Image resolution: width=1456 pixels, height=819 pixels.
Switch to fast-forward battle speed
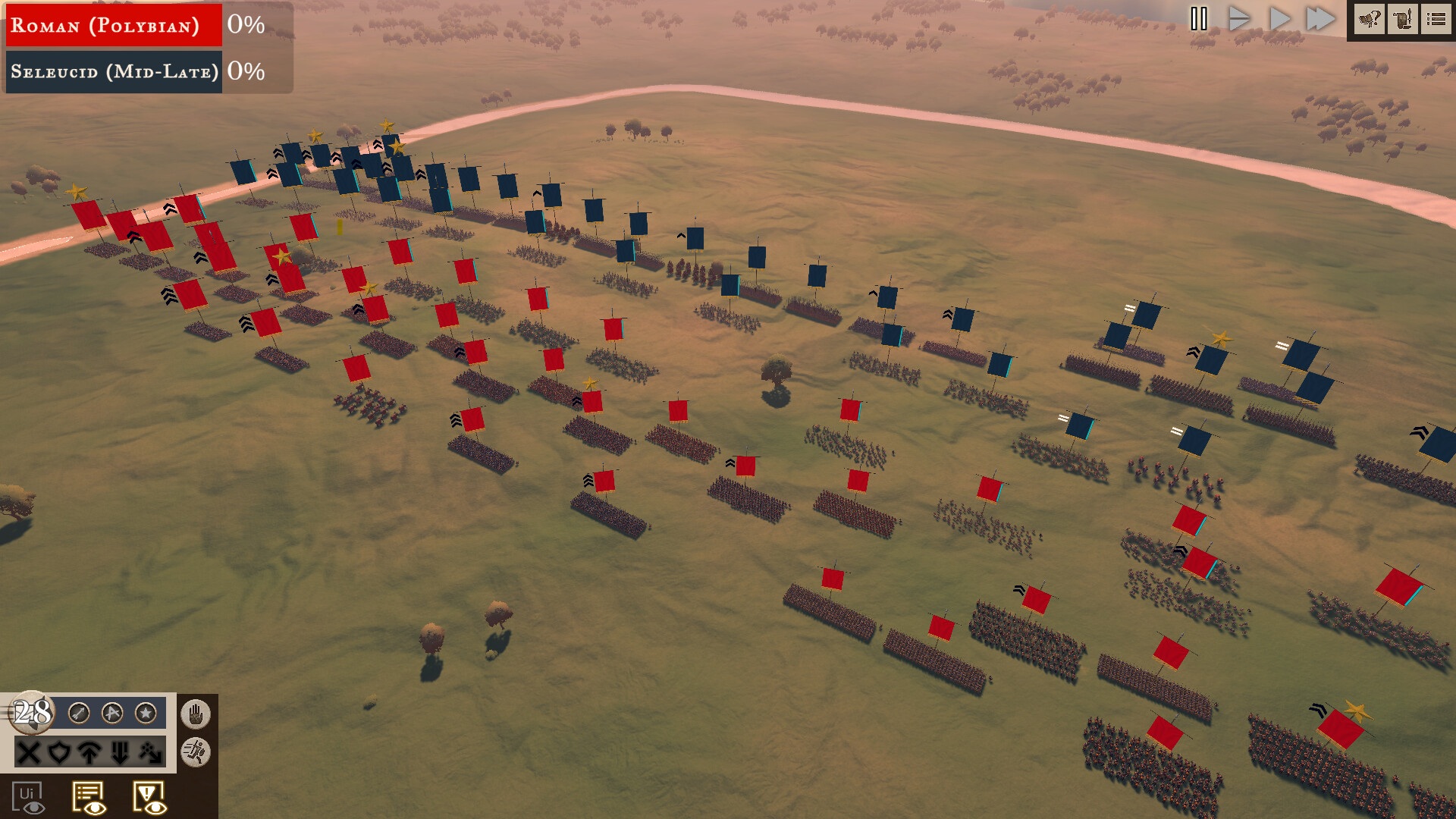(x=1320, y=19)
